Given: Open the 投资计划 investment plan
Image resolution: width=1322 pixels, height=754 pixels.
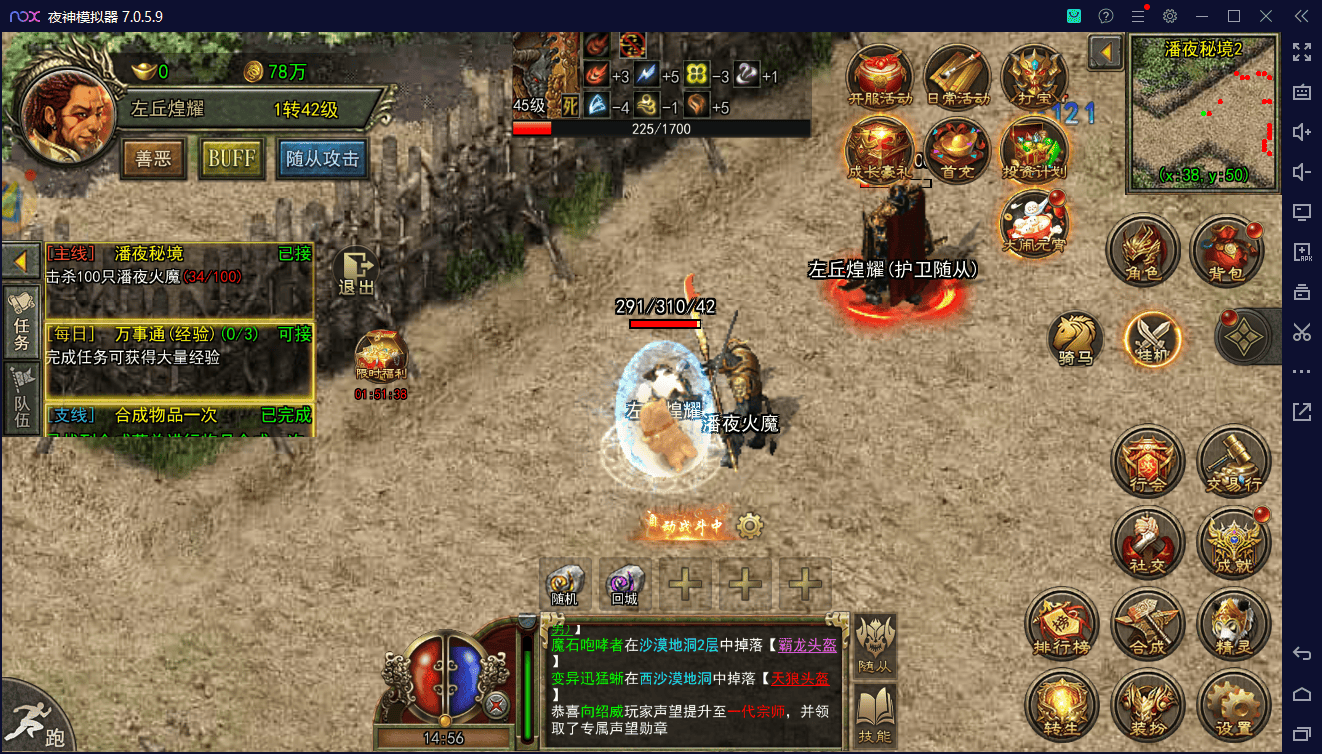Looking at the screenshot, I should [x=1034, y=150].
